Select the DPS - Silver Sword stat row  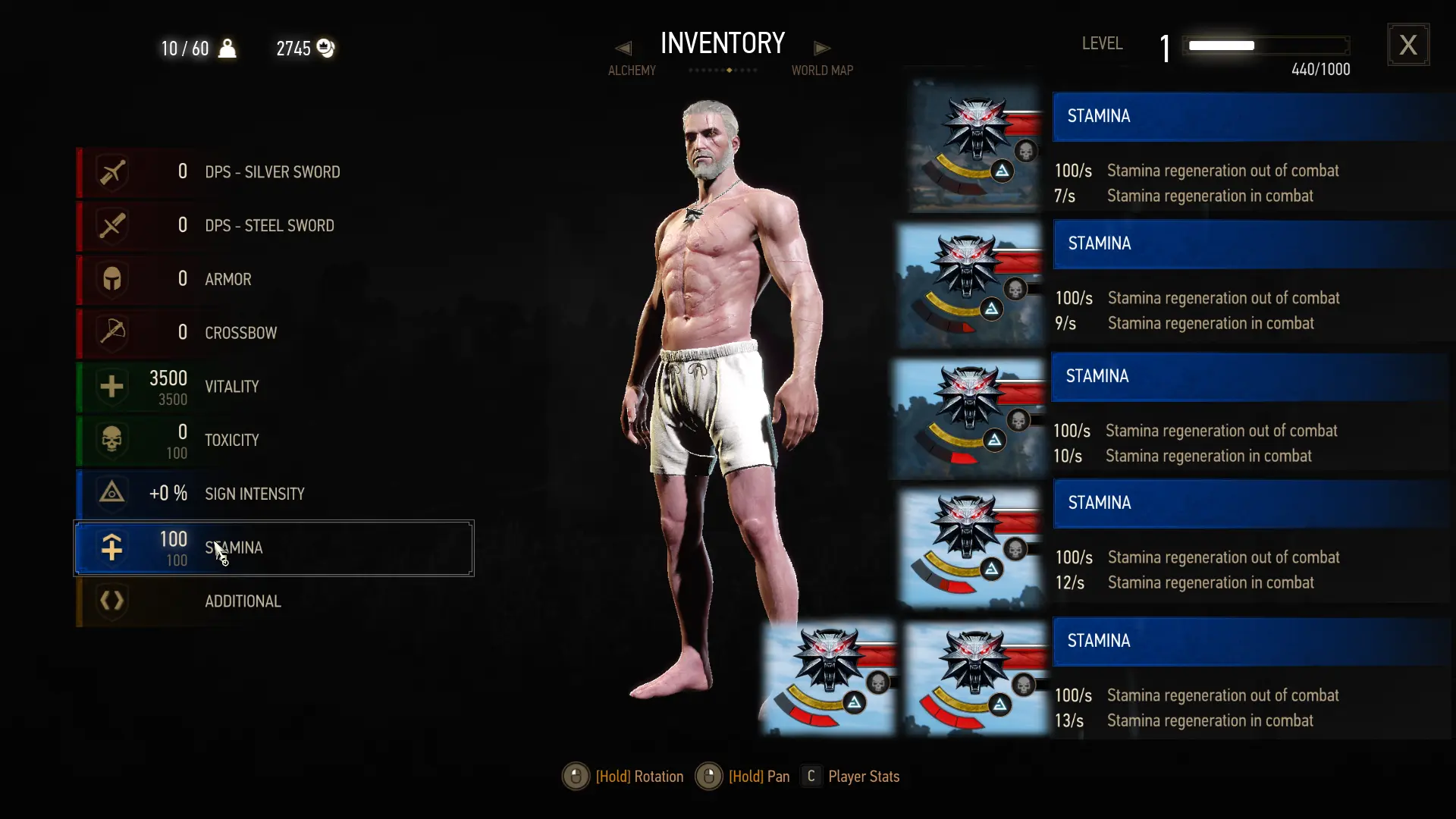click(x=273, y=172)
